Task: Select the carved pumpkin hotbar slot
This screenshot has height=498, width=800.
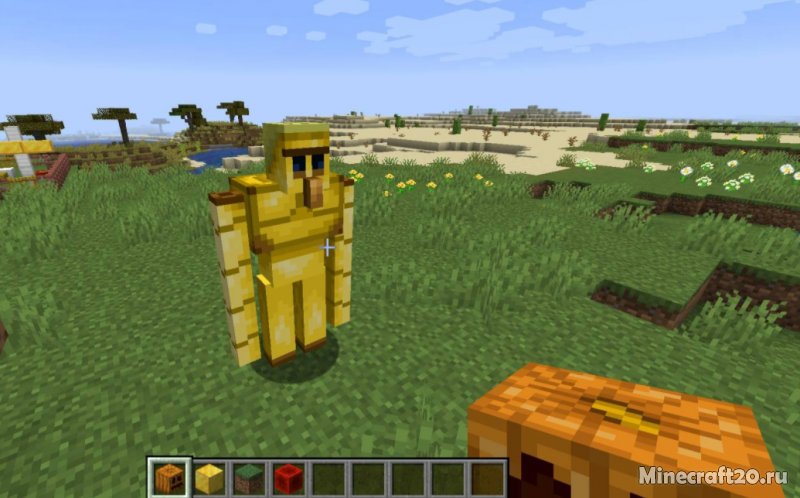Action: [169, 479]
